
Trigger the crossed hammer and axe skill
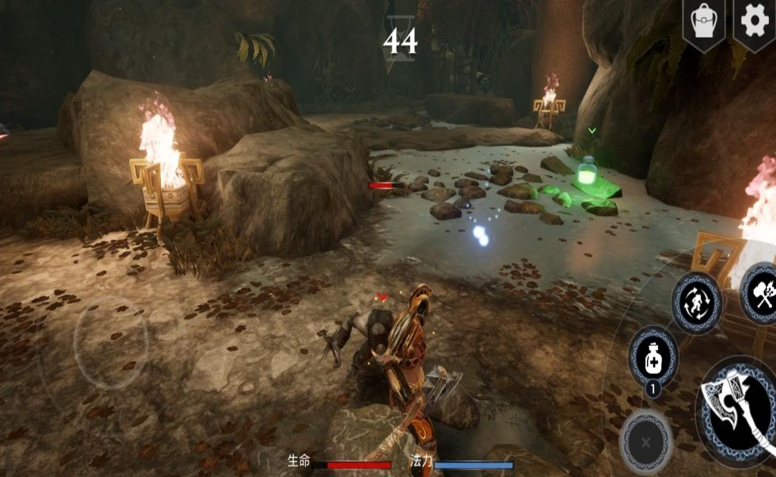(x=758, y=292)
